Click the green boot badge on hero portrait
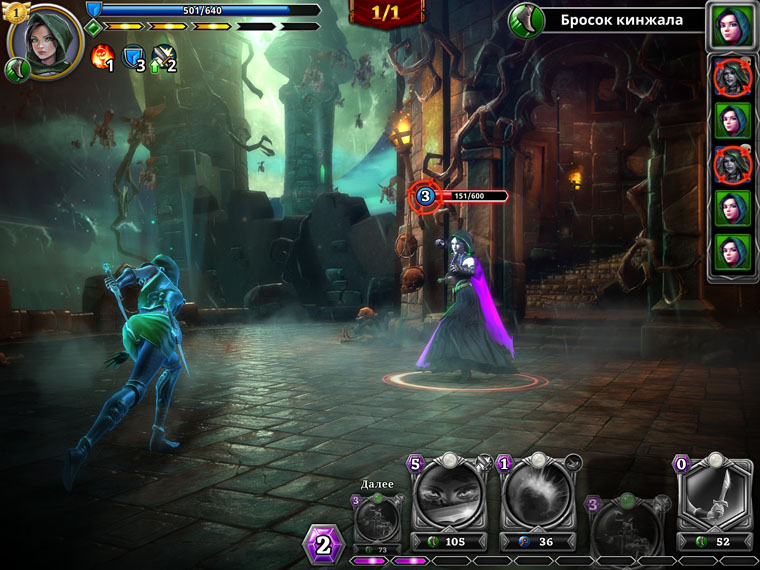 [16, 70]
